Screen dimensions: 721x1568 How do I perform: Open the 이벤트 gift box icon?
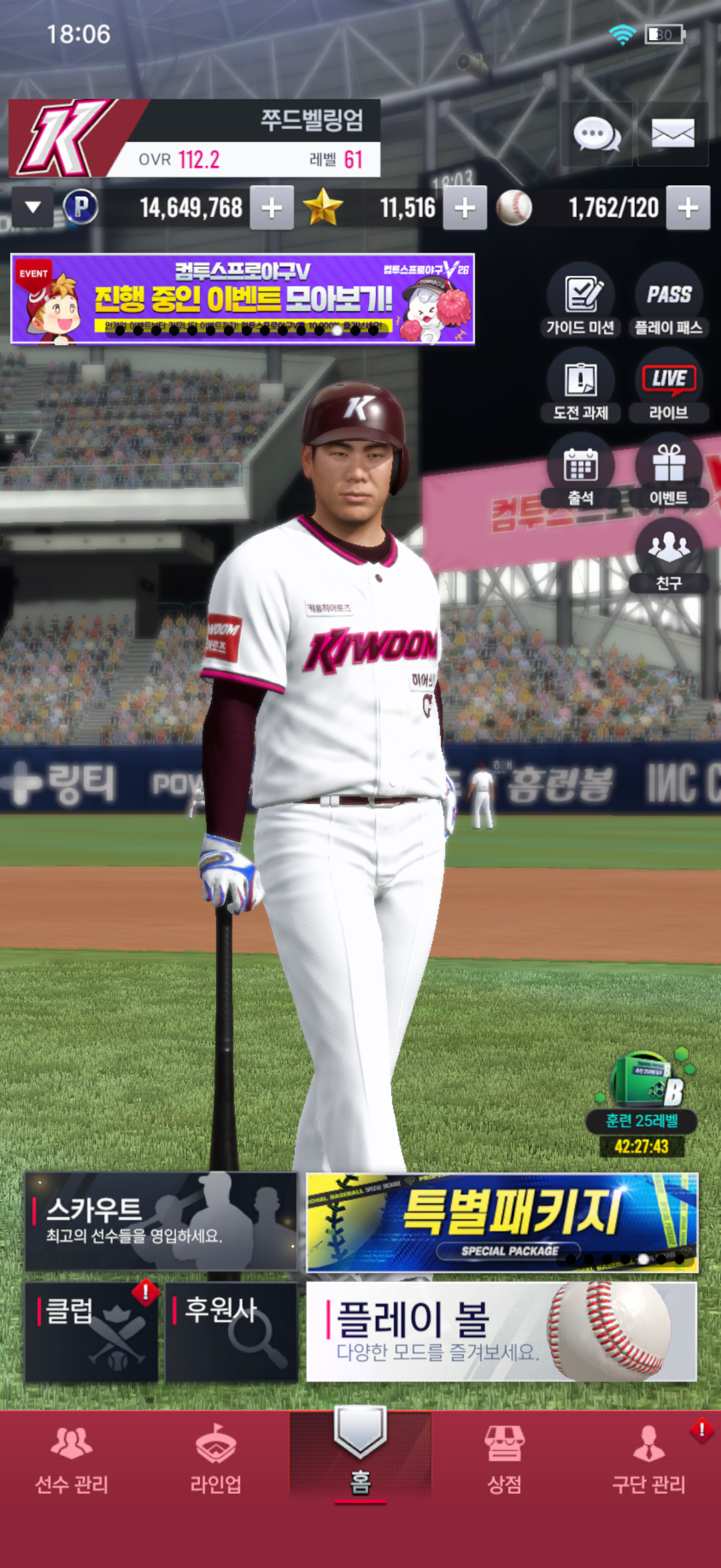(668, 472)
